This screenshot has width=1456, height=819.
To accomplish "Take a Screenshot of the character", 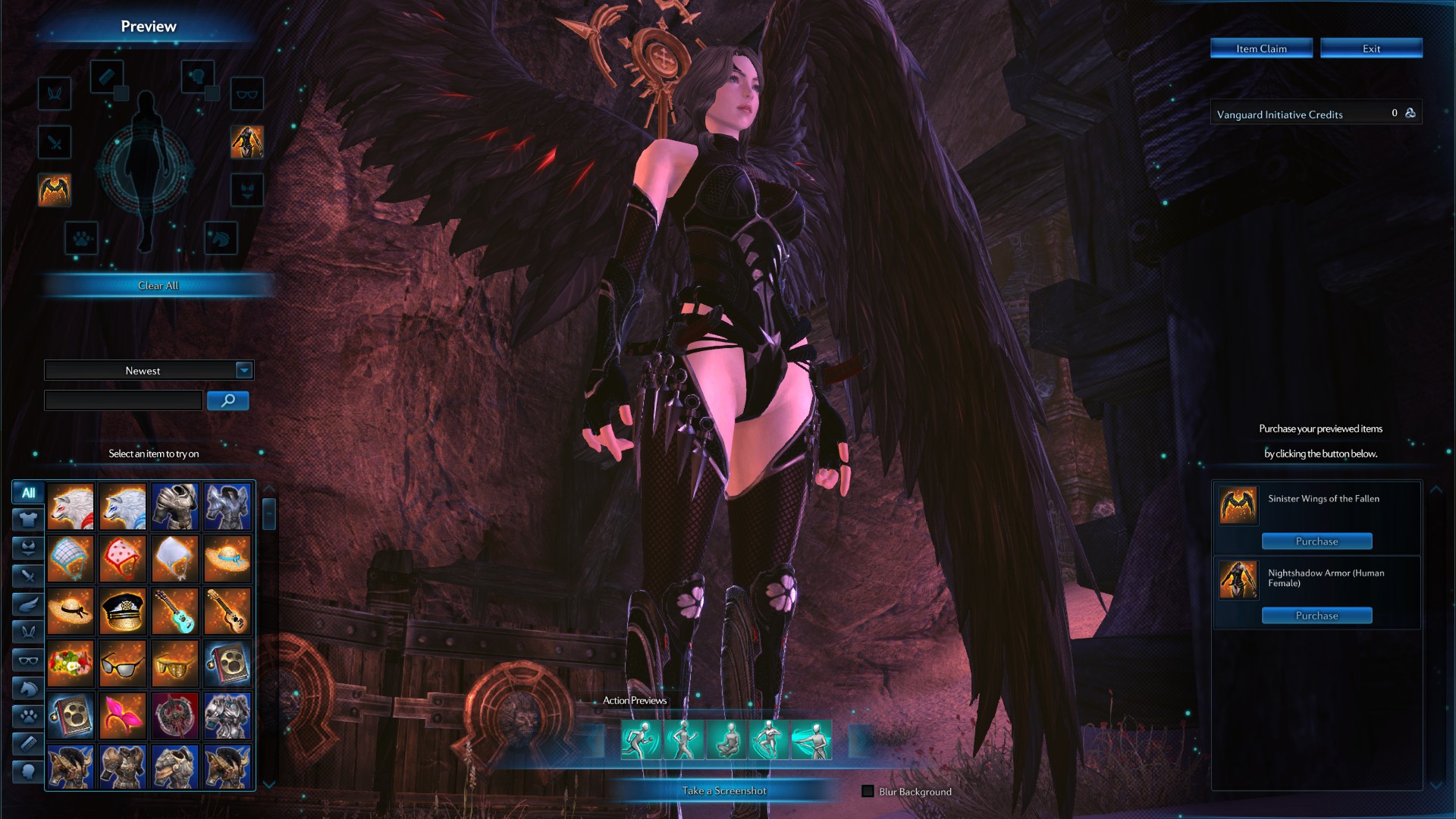I will click(x=724, y=790).
